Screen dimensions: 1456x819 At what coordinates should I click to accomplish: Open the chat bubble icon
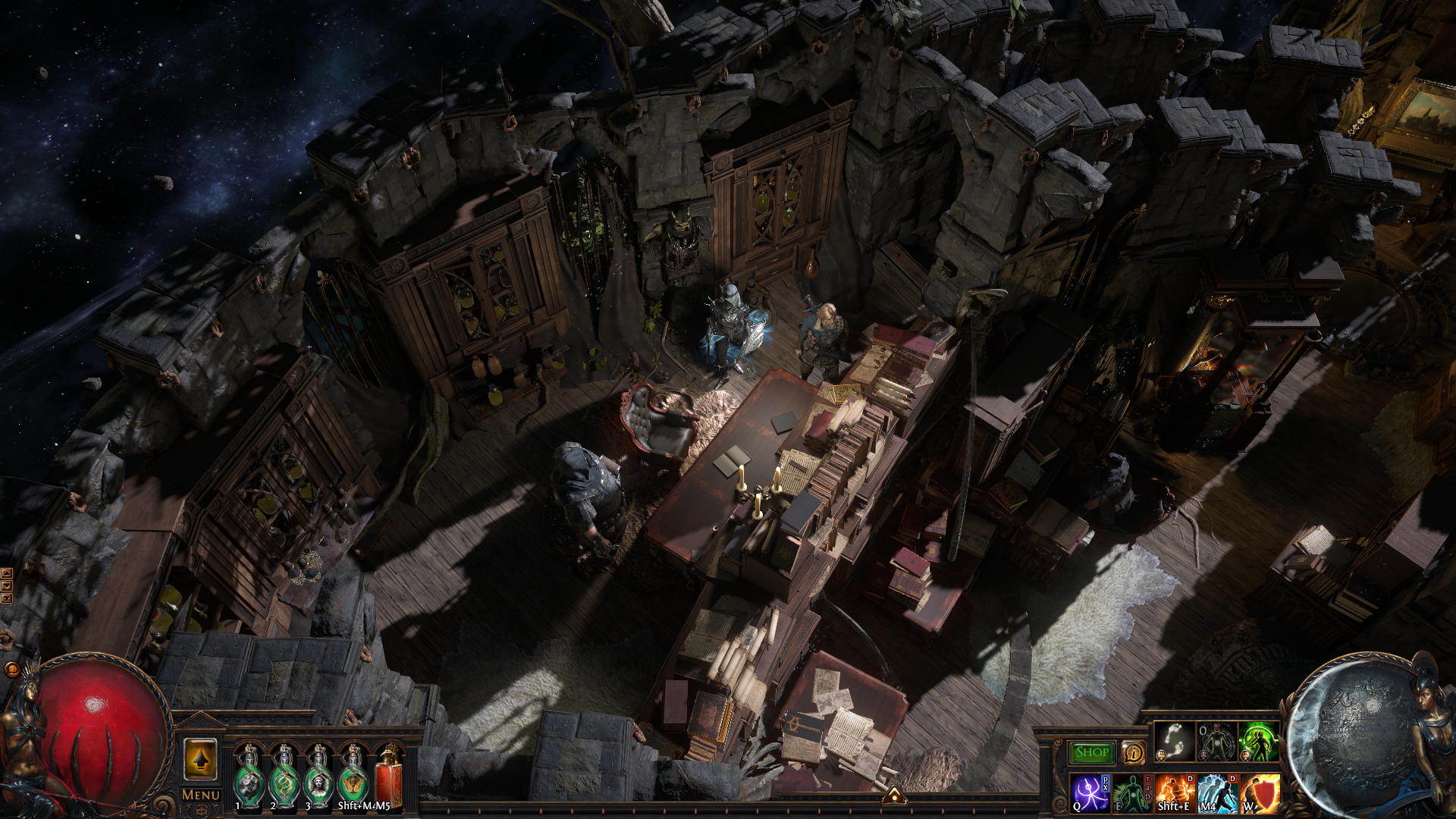(11, 669)
